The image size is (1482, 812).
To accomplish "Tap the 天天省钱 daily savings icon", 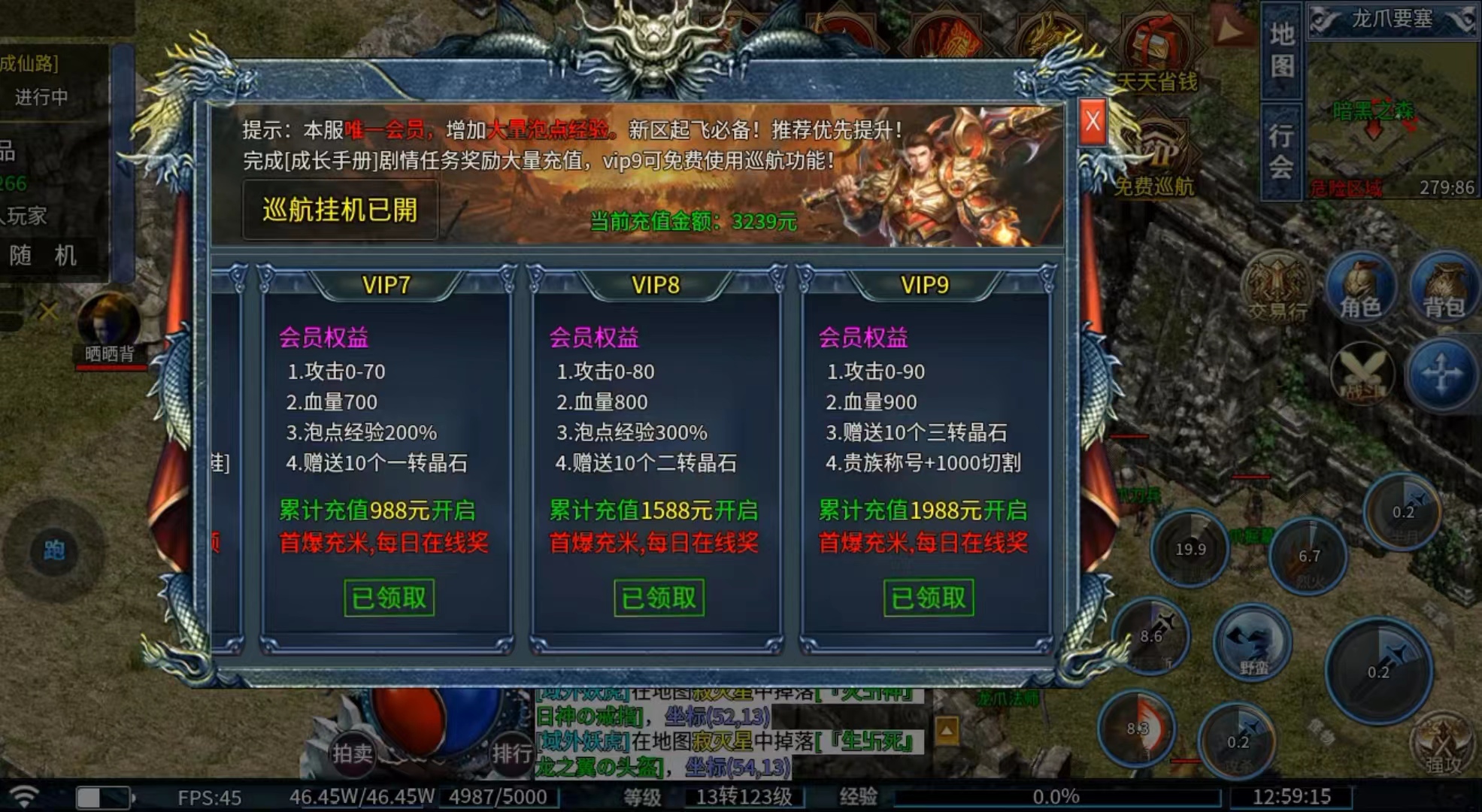I will tap(1156, 54).
